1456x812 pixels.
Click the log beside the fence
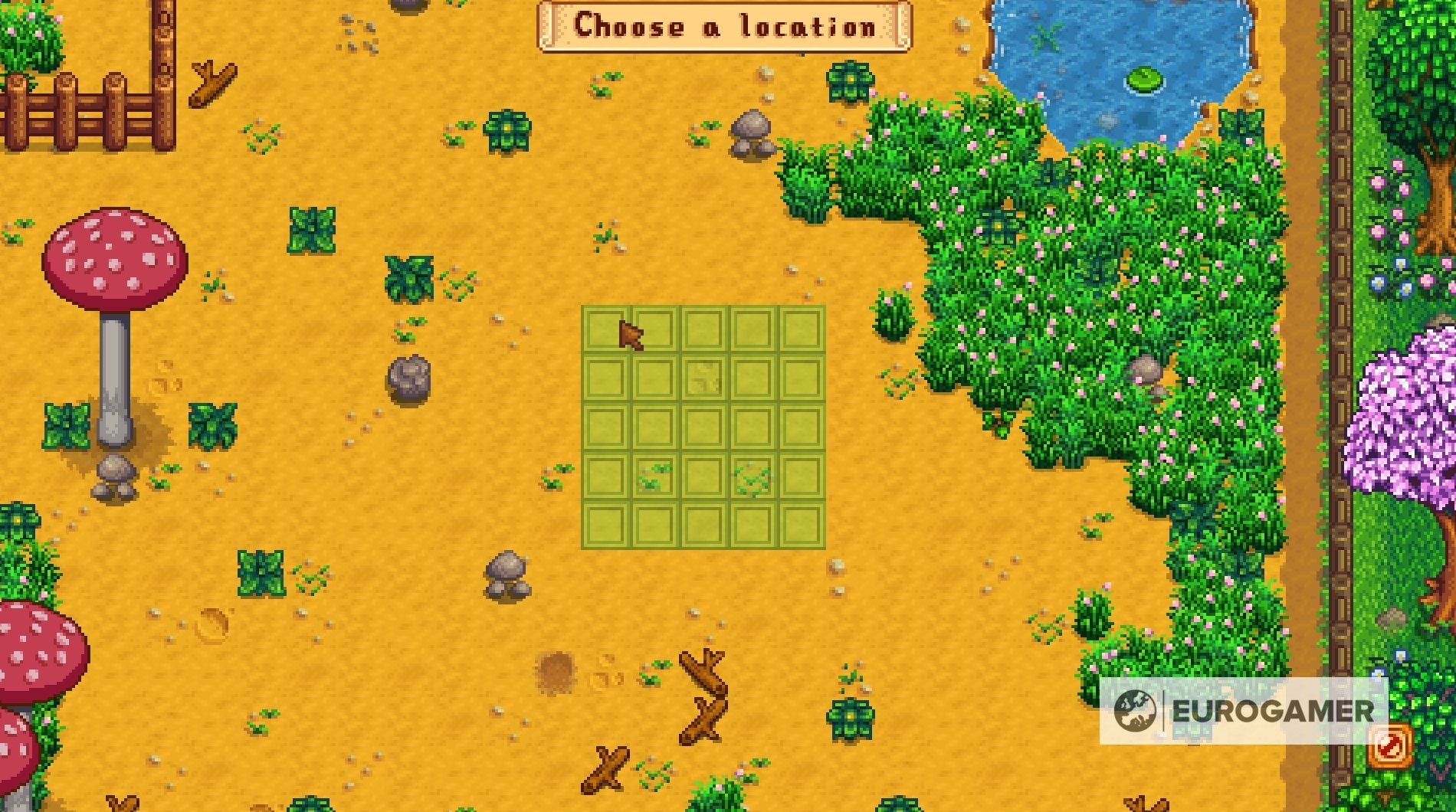tap(215, 84)
